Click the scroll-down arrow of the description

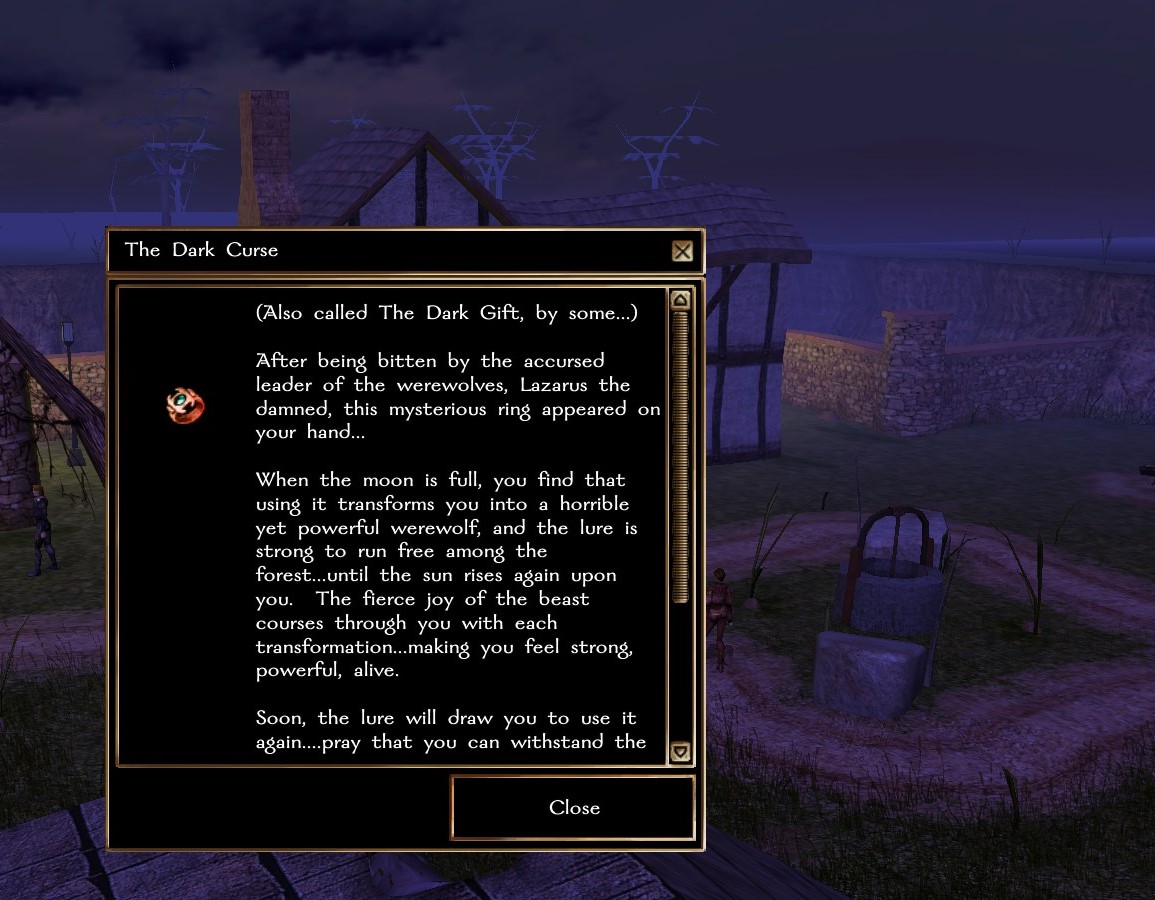(680, 751)
